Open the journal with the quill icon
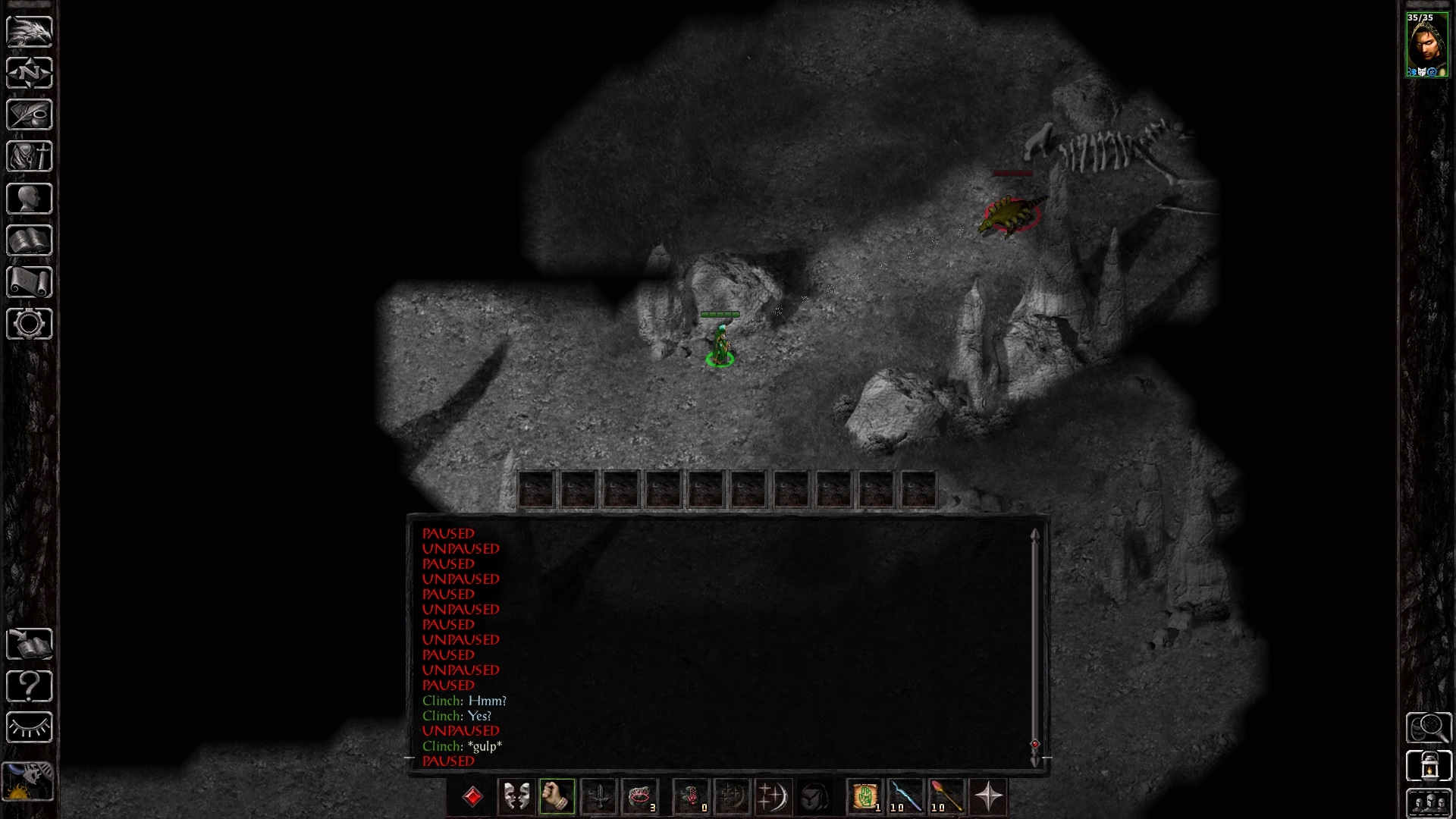The width and height of the screenshot is (1456, 819). click(x=30, y=115)
